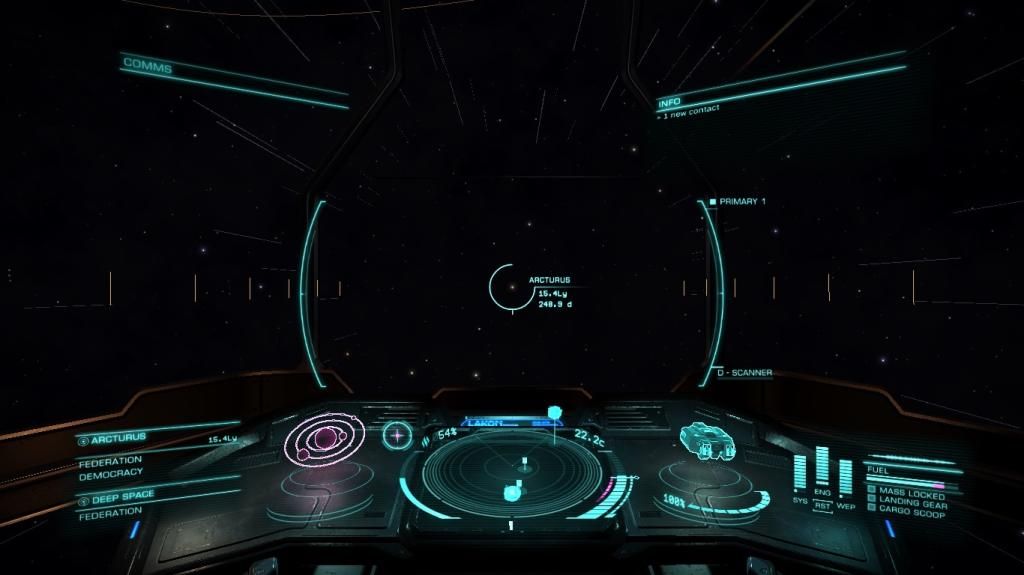This screenshot has height=575, width=1024.
Task: Toggle the Cargo Scoop indicator
Action: [x=911, y=512]
